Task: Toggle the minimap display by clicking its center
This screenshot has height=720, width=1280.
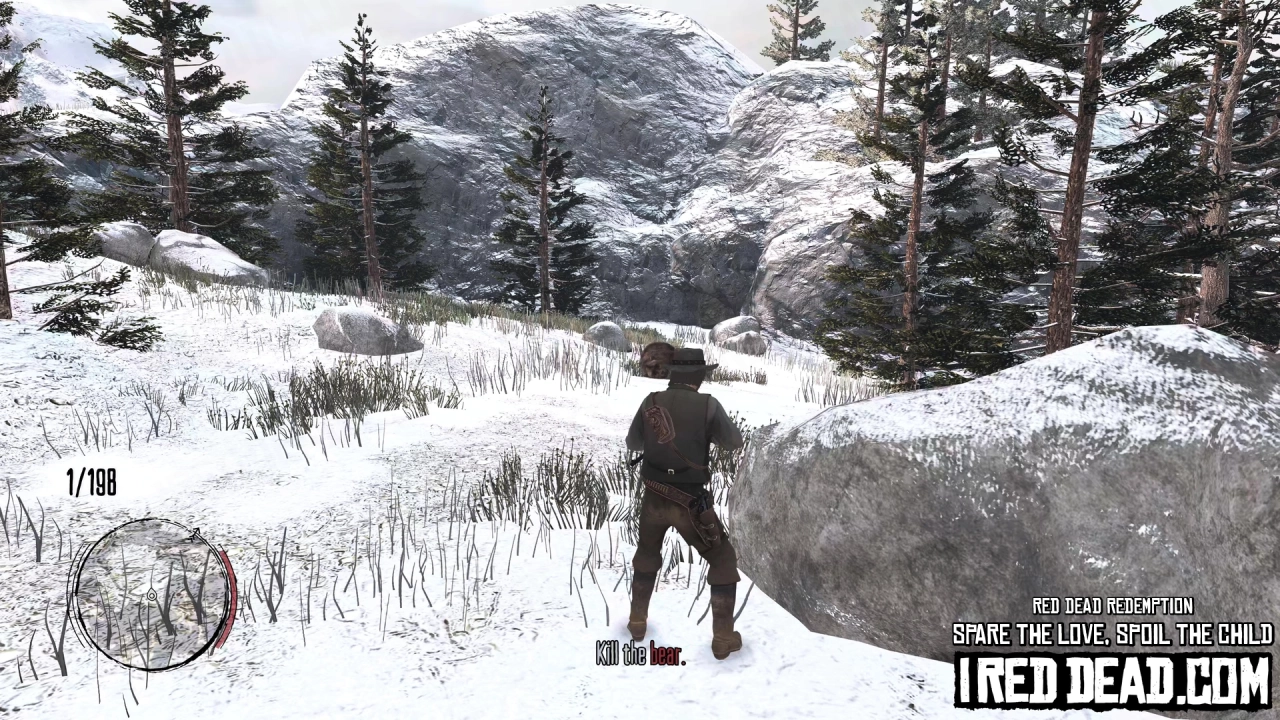Action: [152, 595]
